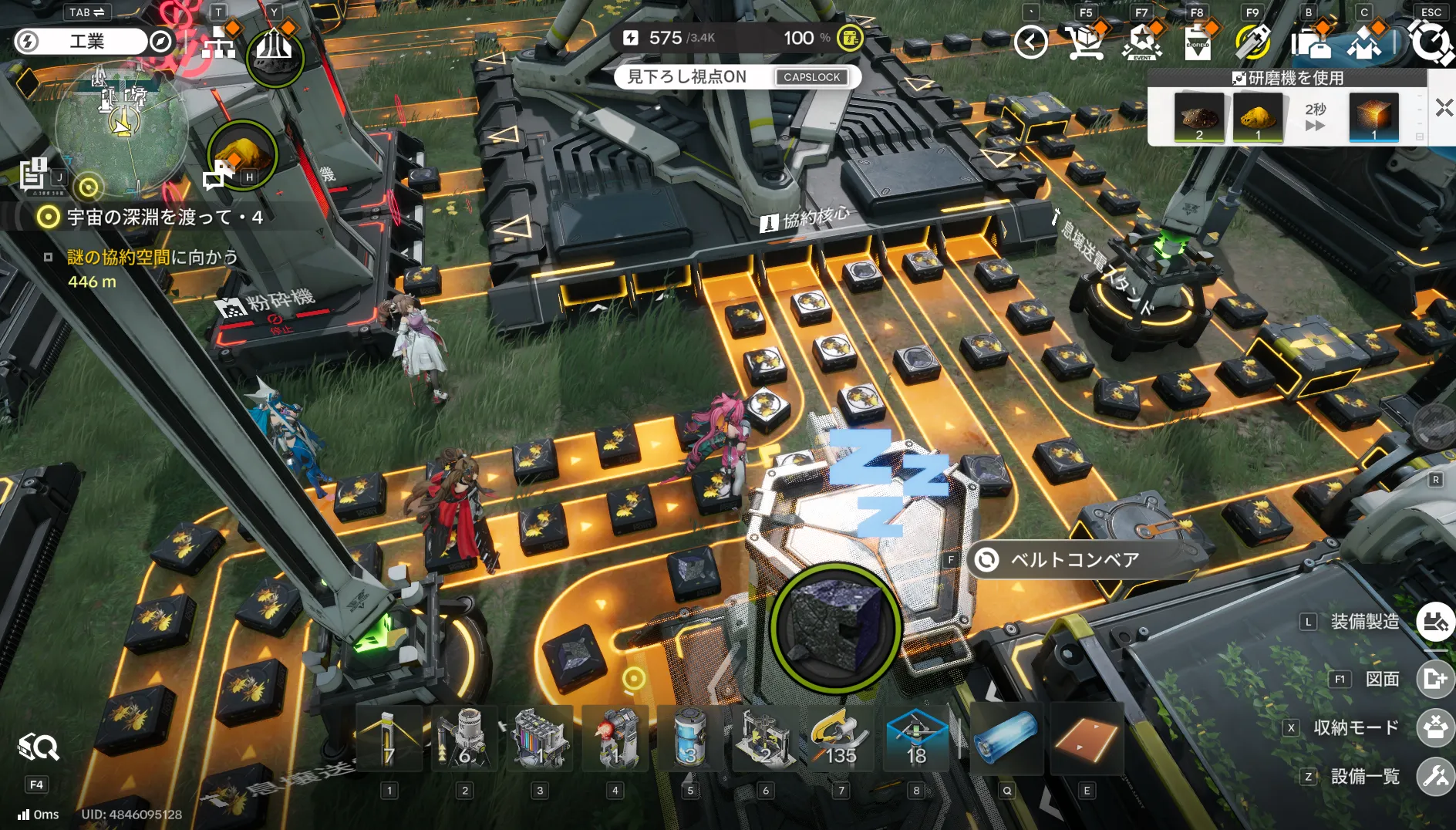
Task: Select the 宇宙の深淵を渡って quest tracker
Action: coord(163,218)
